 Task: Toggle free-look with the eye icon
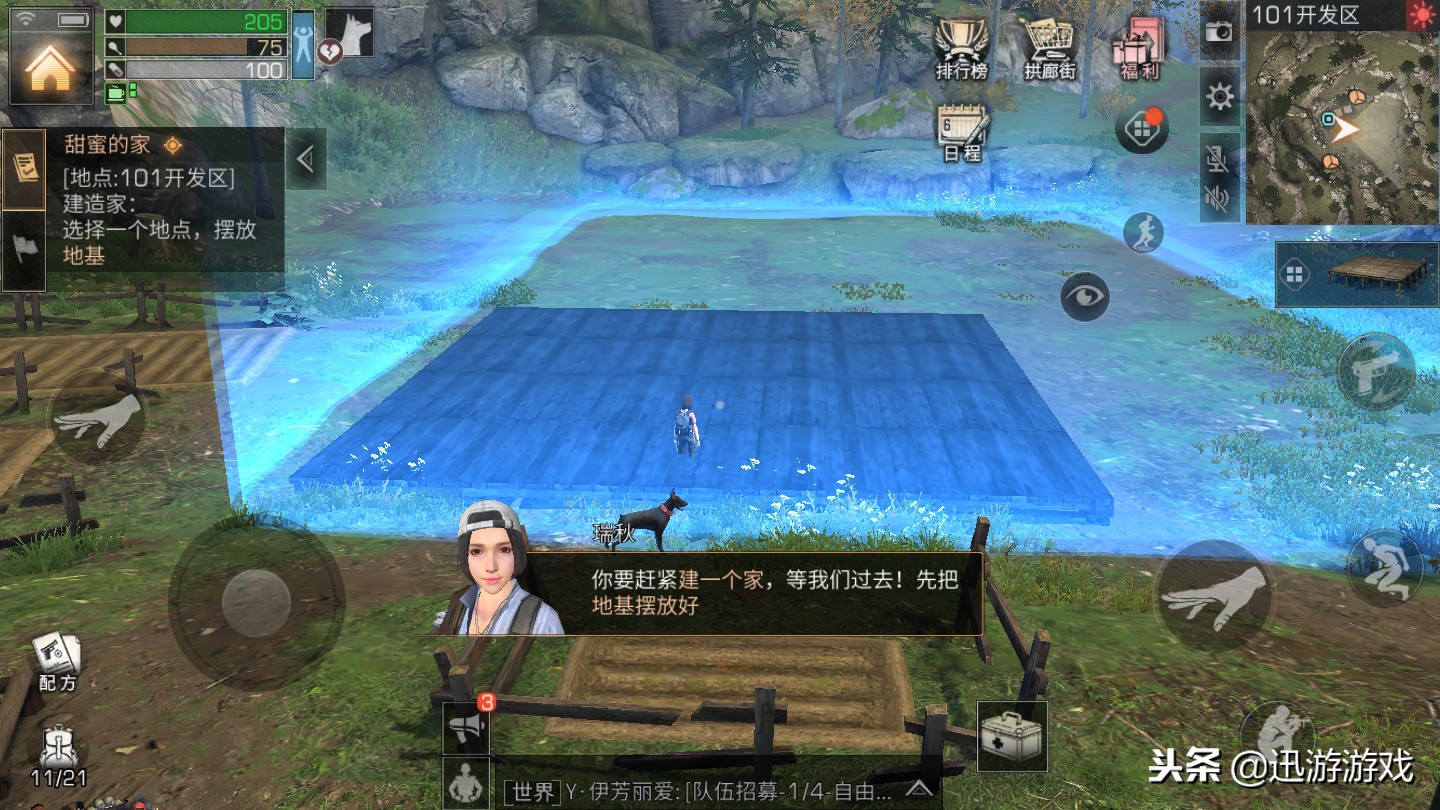(1085, 297)
